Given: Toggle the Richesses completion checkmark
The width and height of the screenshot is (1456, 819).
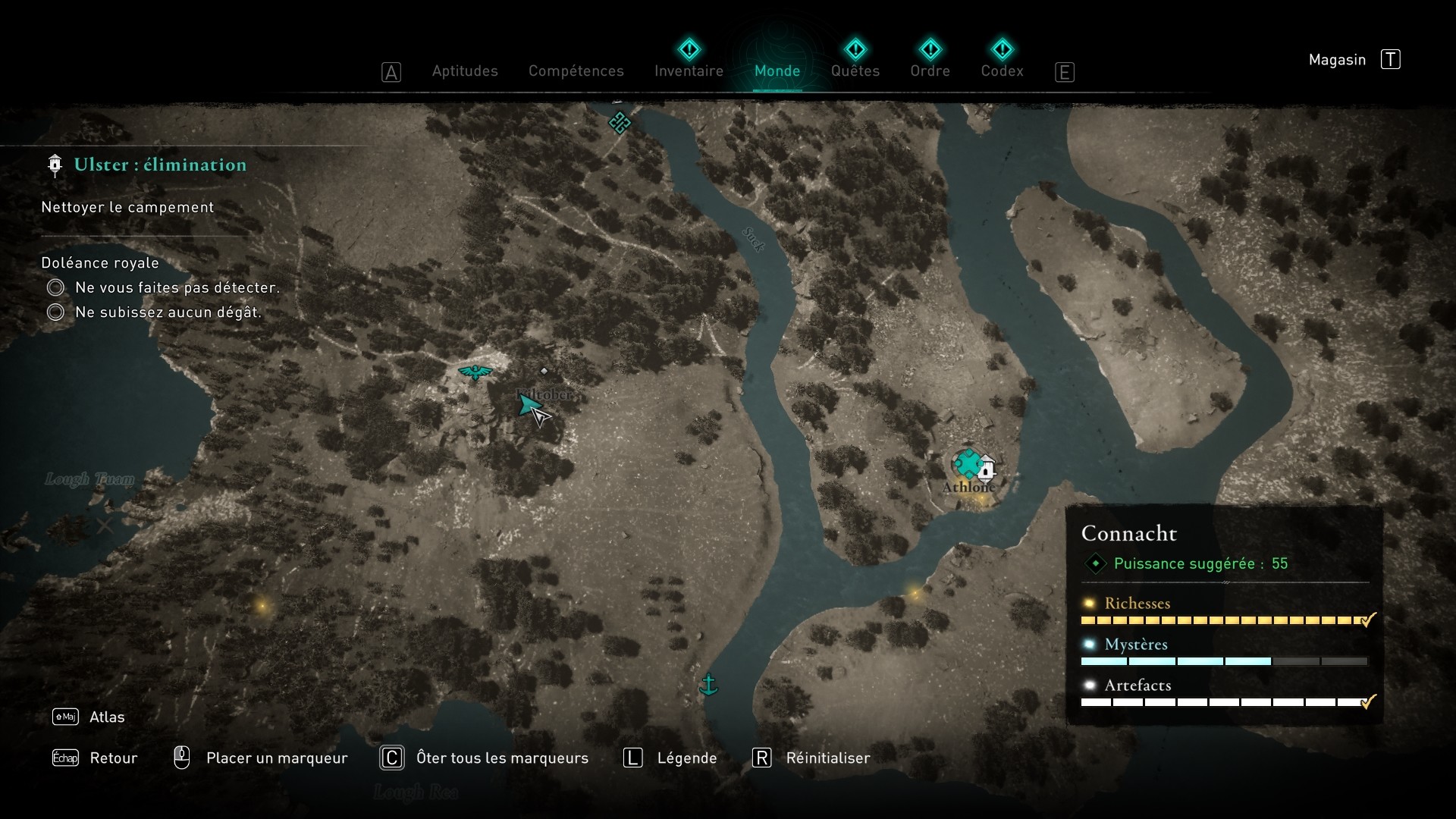Looking at the screenshot, I should [x=1367, y=620].
